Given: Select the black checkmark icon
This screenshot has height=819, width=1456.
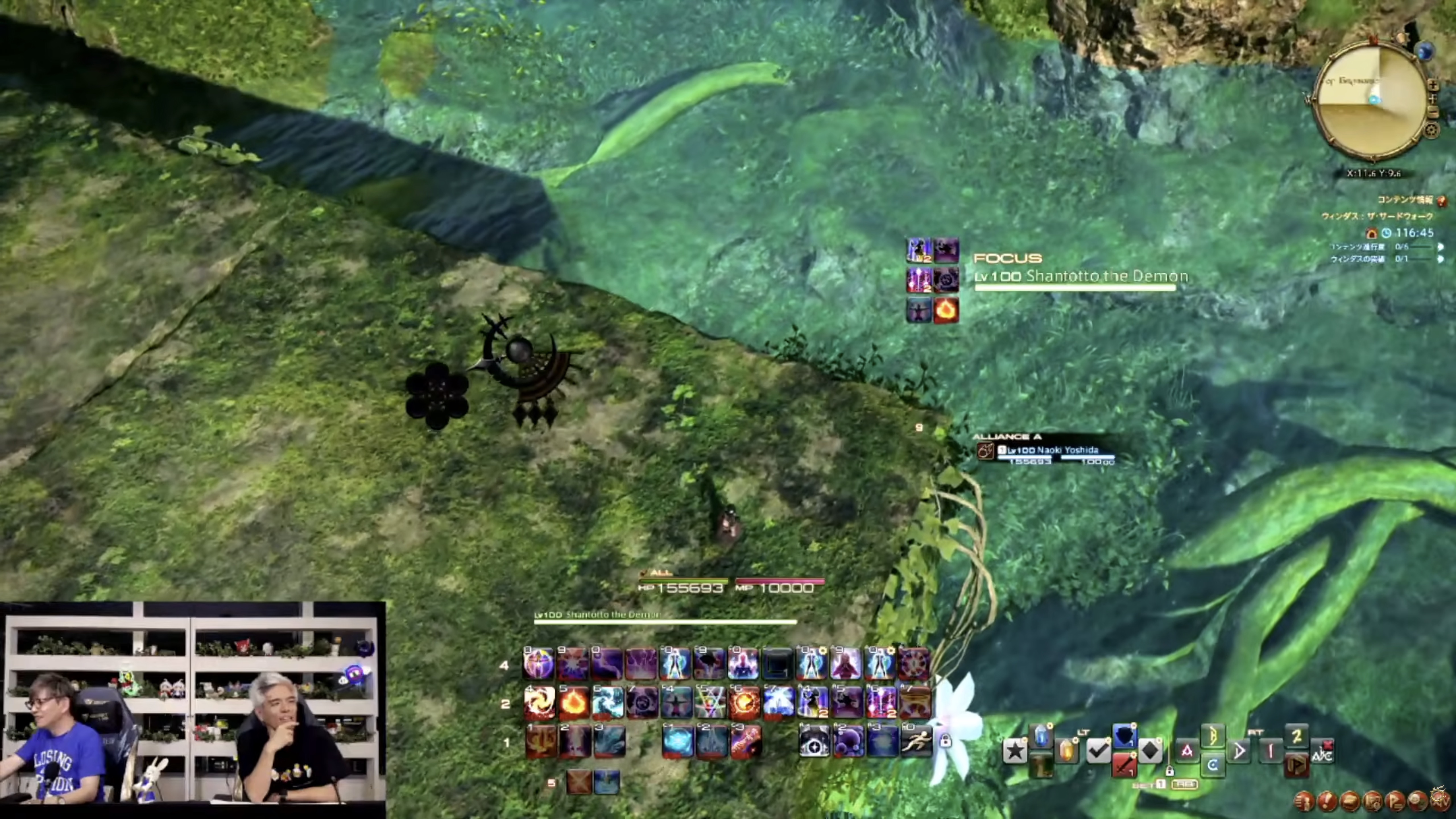Looking at the screenshot, I should pyautogui.click(x=1098, y=751).
